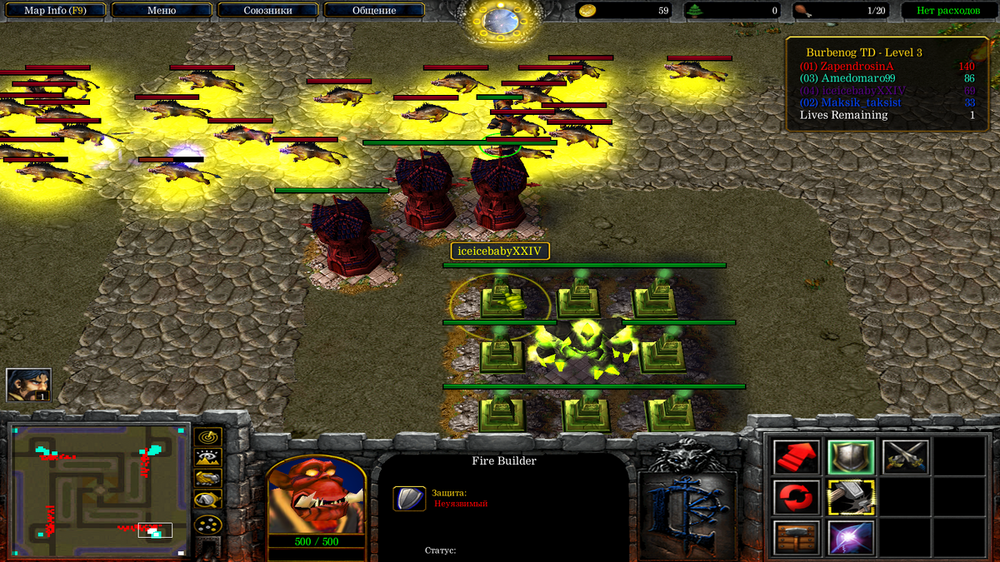The width and height of the screenshot is (1000, 562).
Task: Click the Нет расходов upkeep indicator
Action: 943,11
